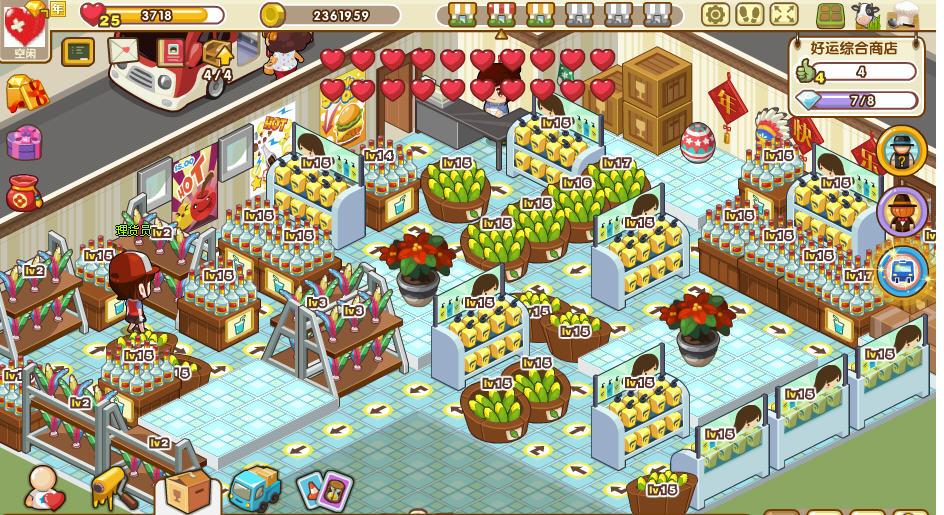
Task: Select the yellow paint roller tool
Action: [x=112, y=487]
